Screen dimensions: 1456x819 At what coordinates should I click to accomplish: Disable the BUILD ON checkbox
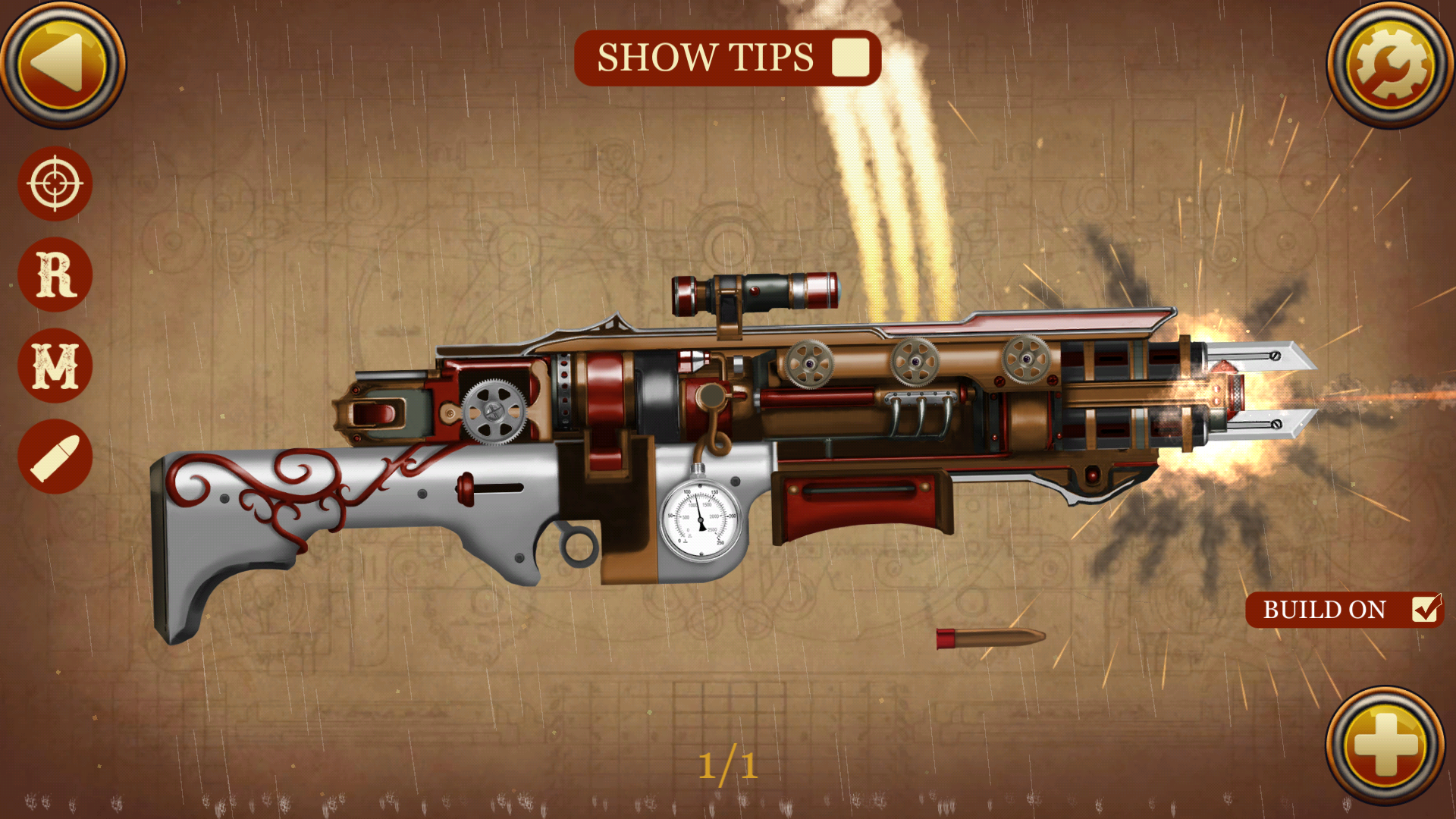tap(1426, 609)
